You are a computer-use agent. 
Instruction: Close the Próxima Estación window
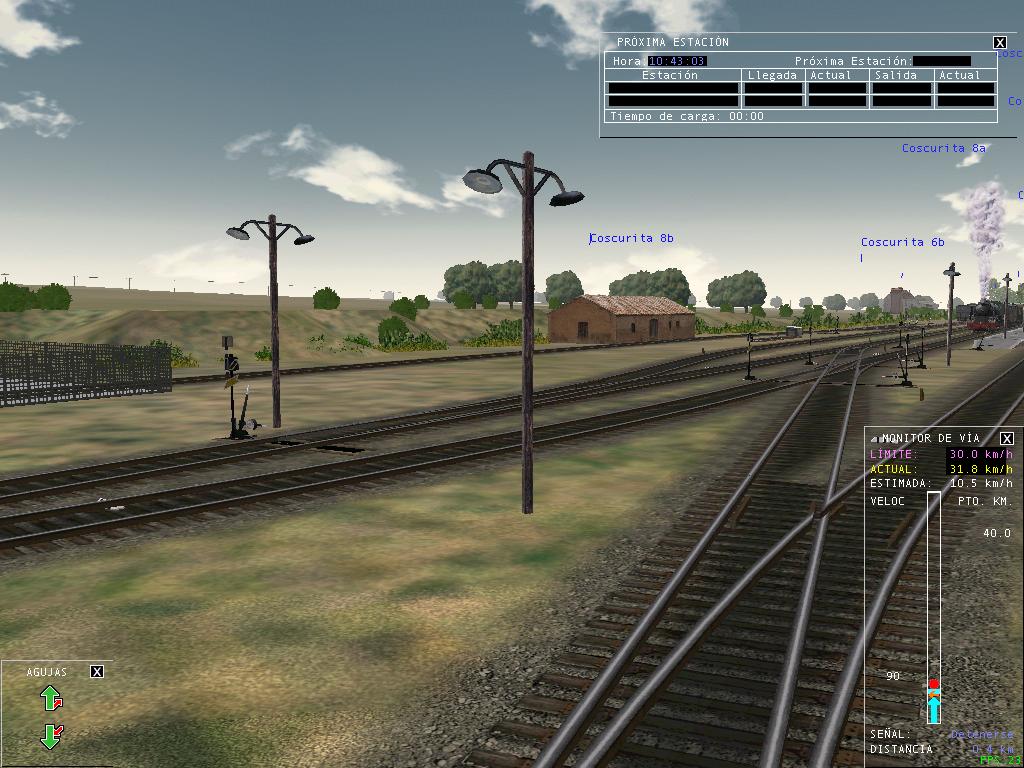coord(999,42)
